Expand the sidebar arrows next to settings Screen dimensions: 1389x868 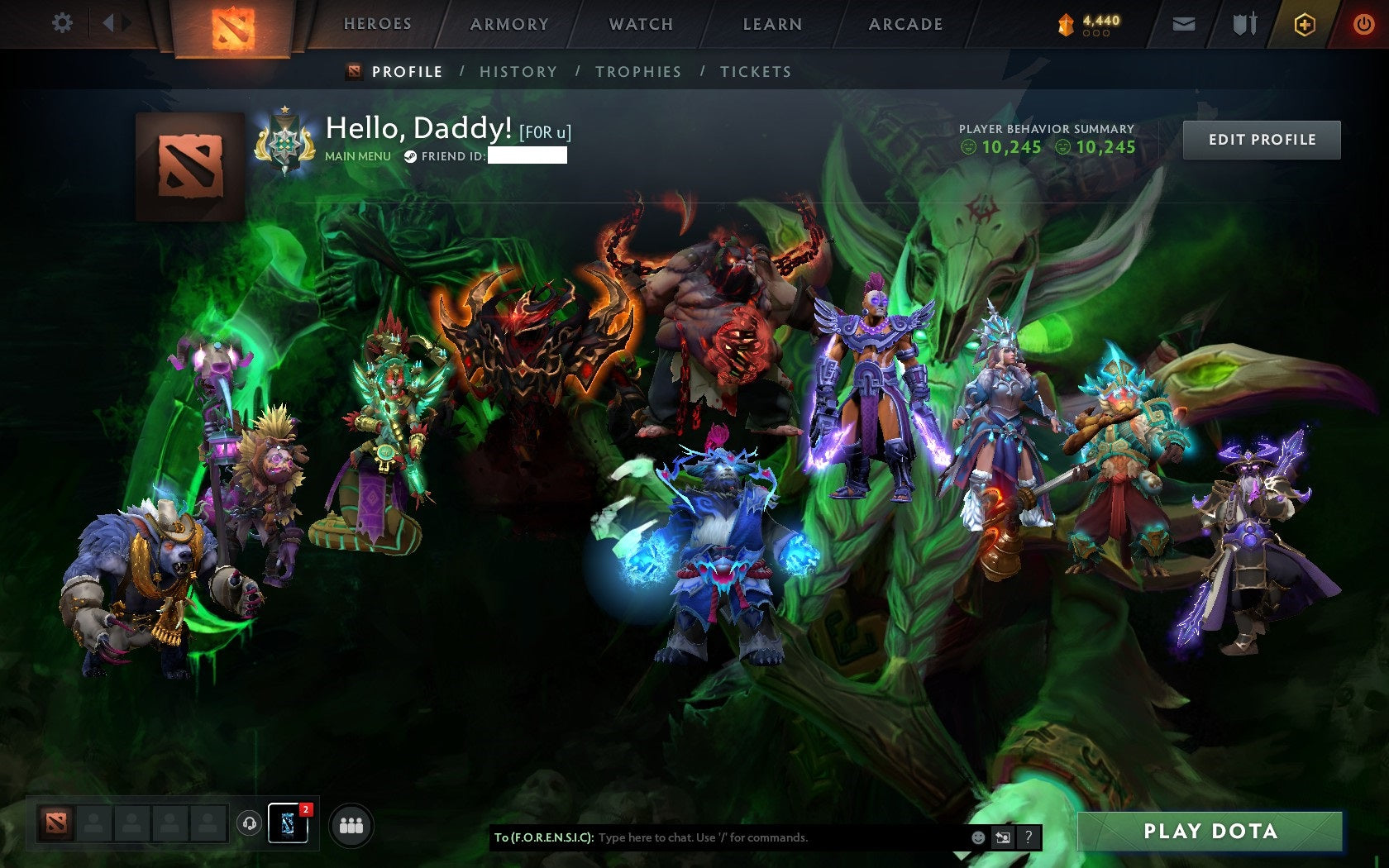click(x=115, y=23)
